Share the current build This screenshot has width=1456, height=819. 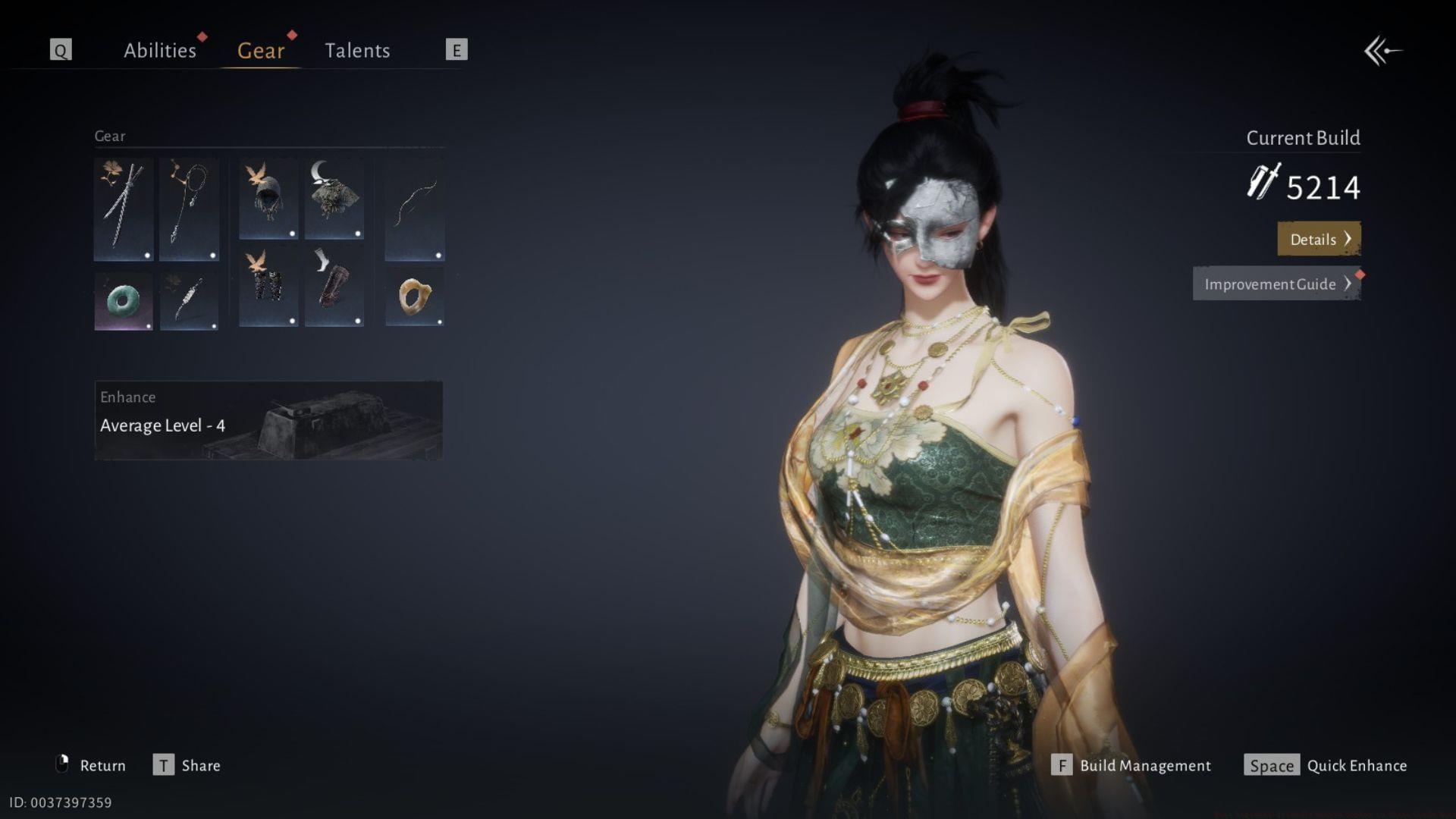[199, 765]
